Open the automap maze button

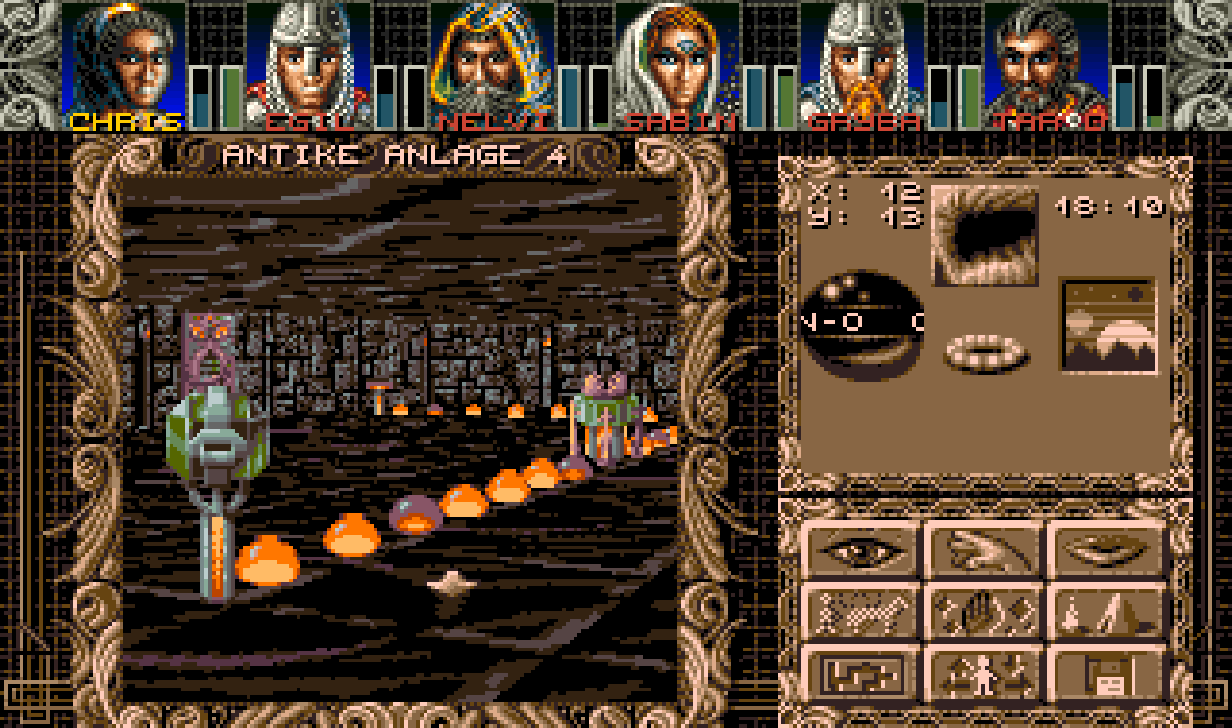pos(860,674)
